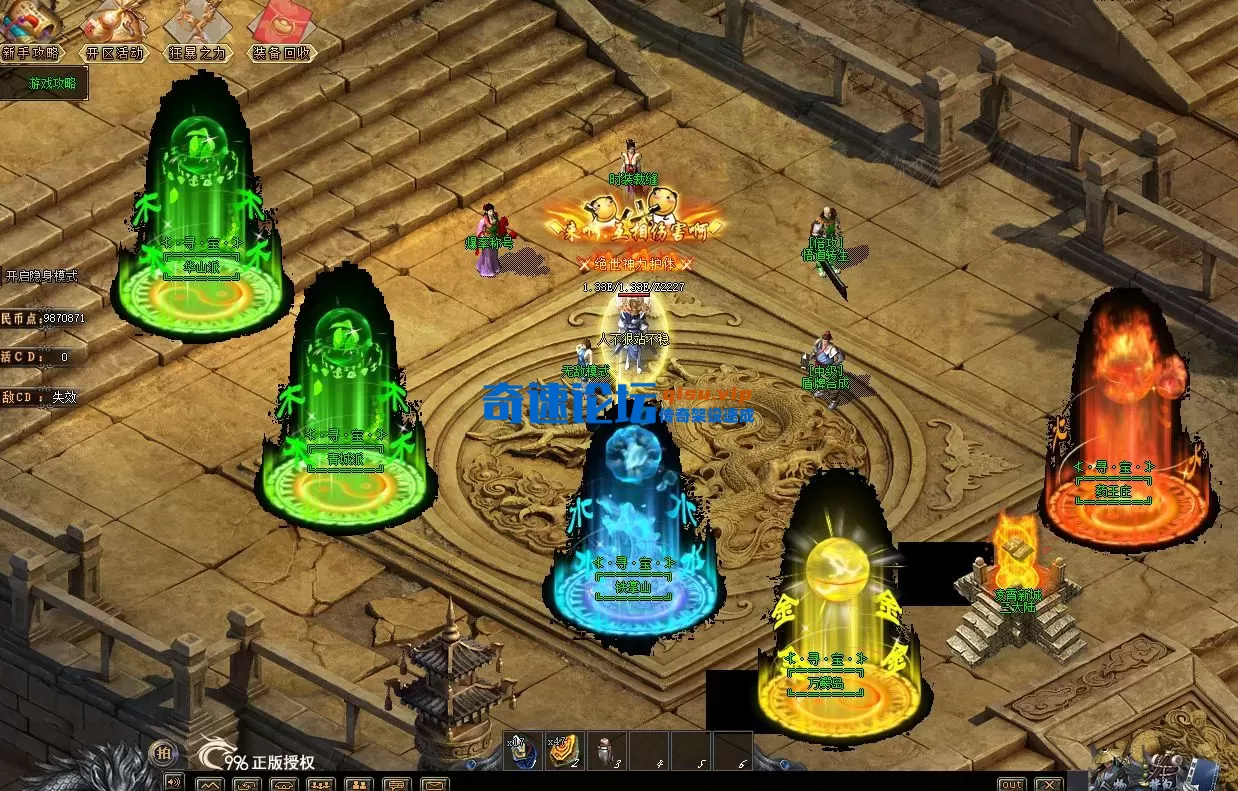Select the orange item in hotbar slot 2
The height and width of the screenshot is (791, 1238).
[563, 752]
